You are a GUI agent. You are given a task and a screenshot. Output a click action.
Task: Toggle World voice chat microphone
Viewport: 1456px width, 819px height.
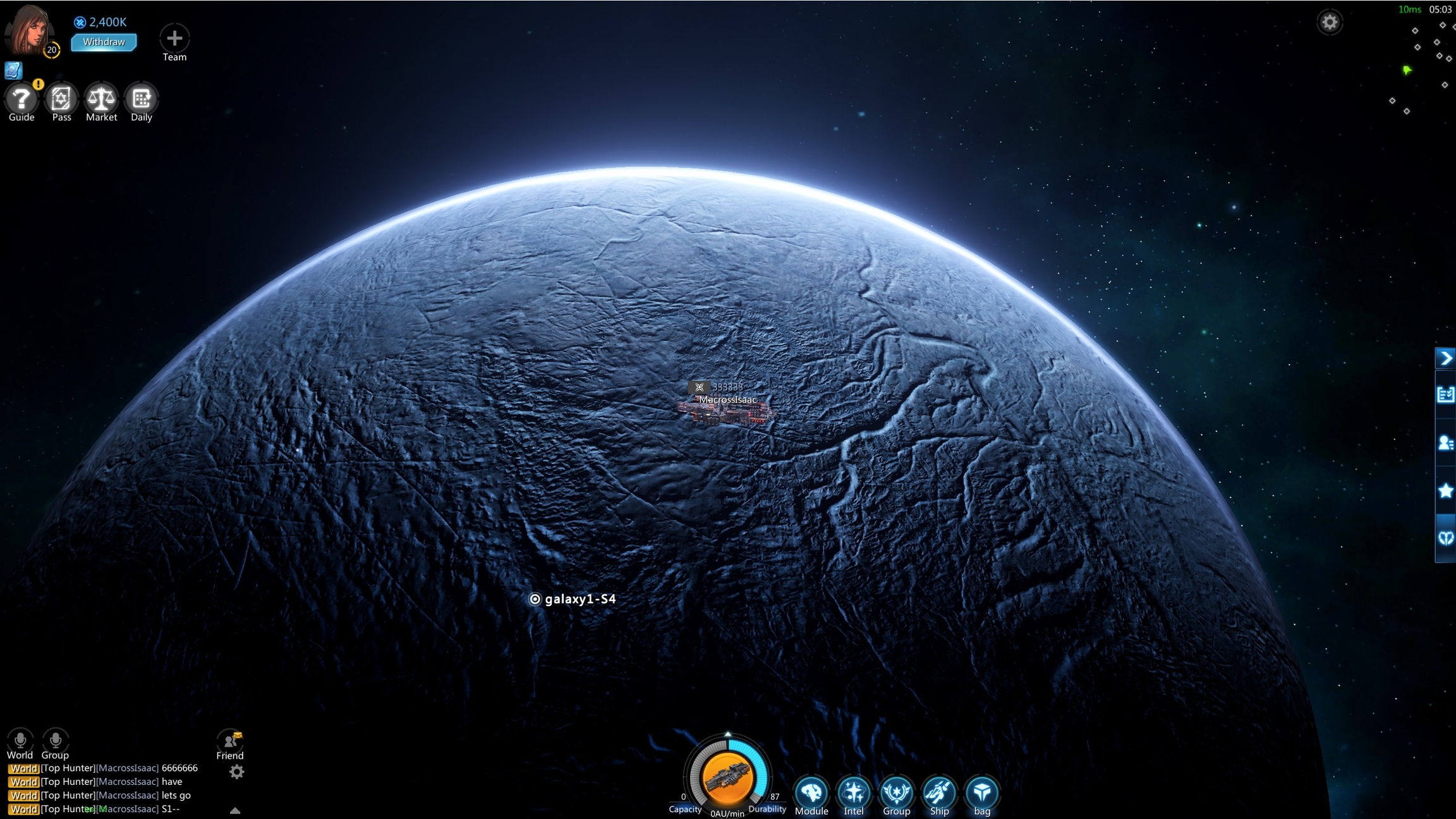coord(20,740)
